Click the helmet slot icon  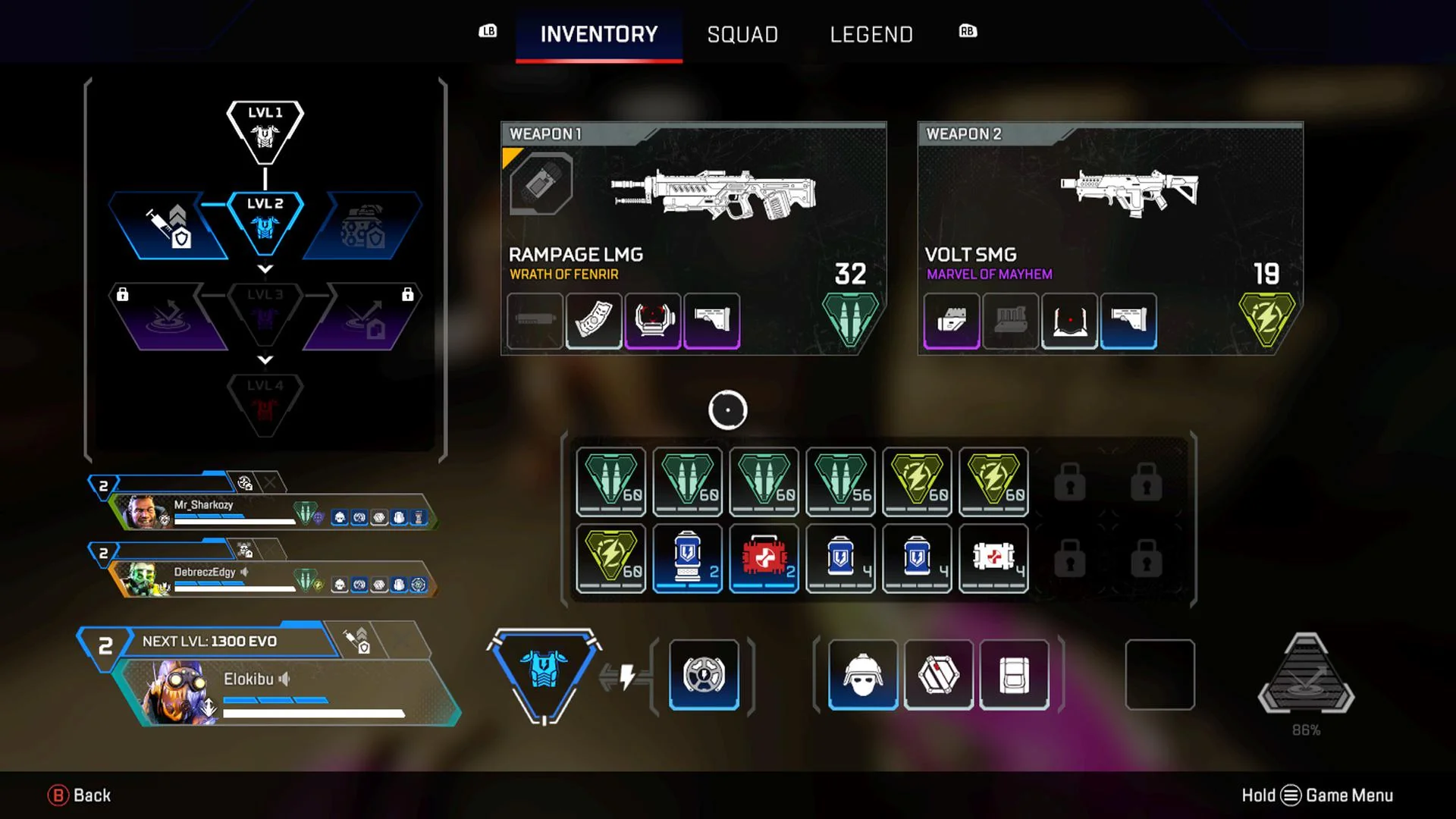862,674
